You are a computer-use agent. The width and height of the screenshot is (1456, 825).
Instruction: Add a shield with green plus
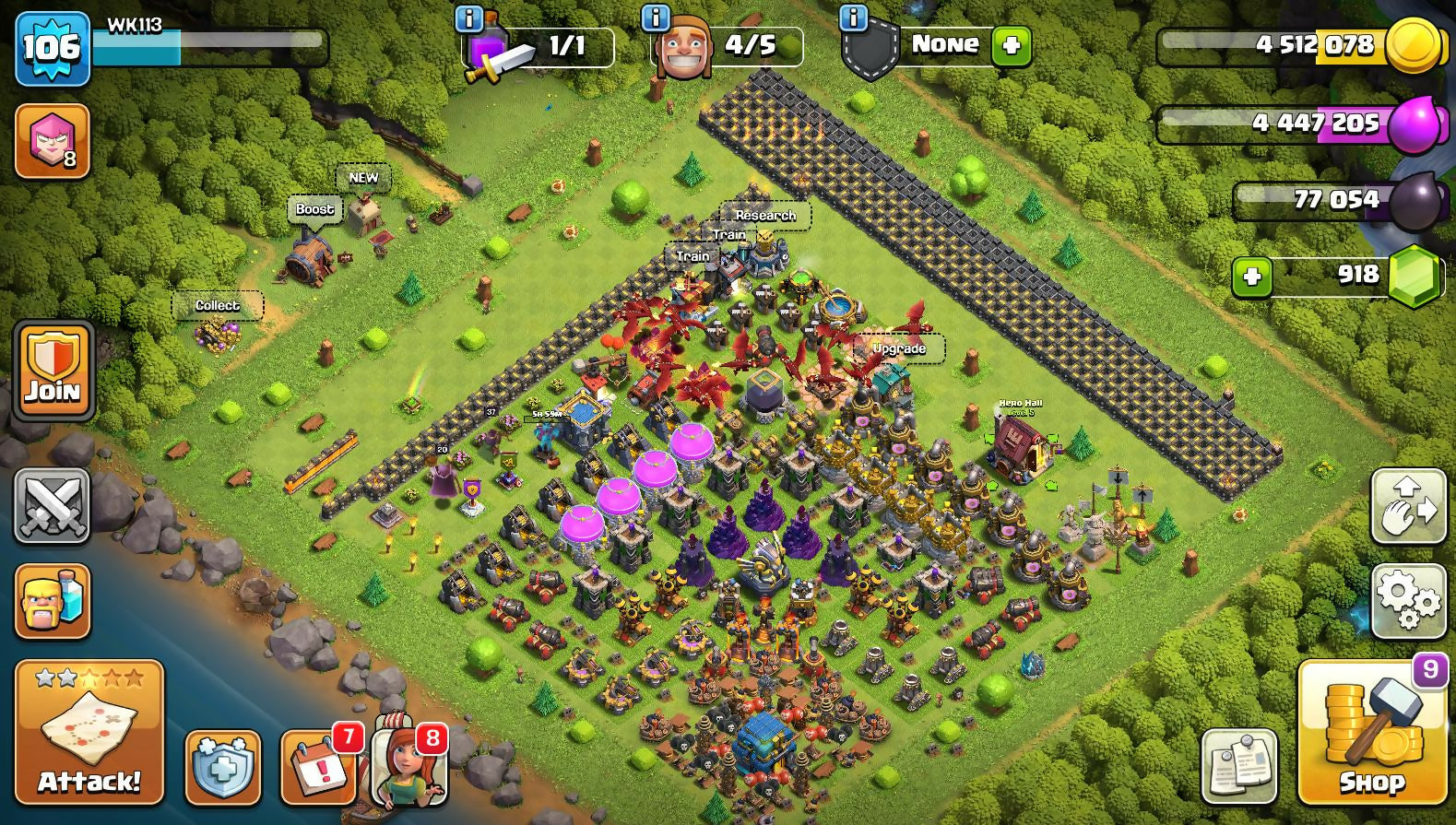[1011, 45]
